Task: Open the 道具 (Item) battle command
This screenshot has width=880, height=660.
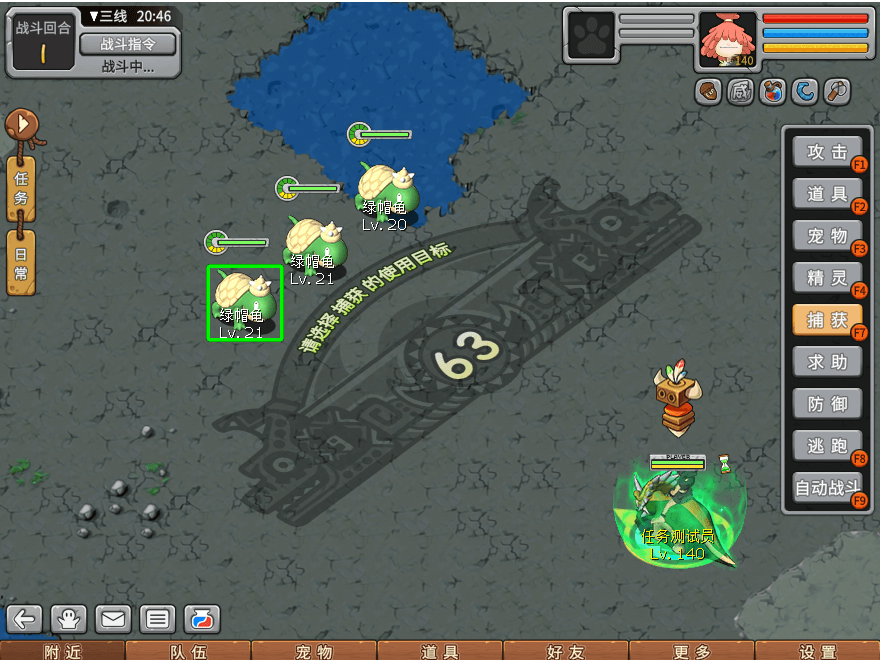Action: [827, 194]
